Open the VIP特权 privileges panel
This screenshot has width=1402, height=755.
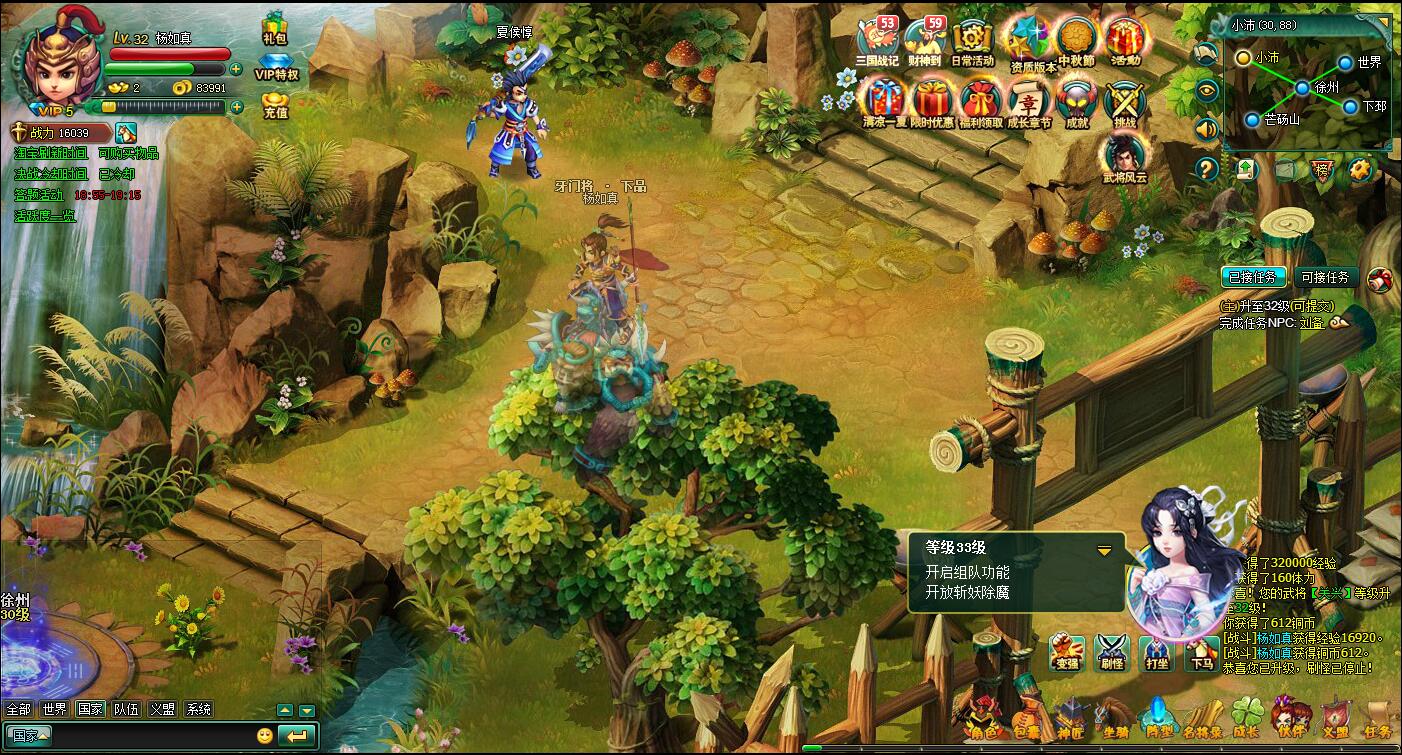click(x=276, y=64)
